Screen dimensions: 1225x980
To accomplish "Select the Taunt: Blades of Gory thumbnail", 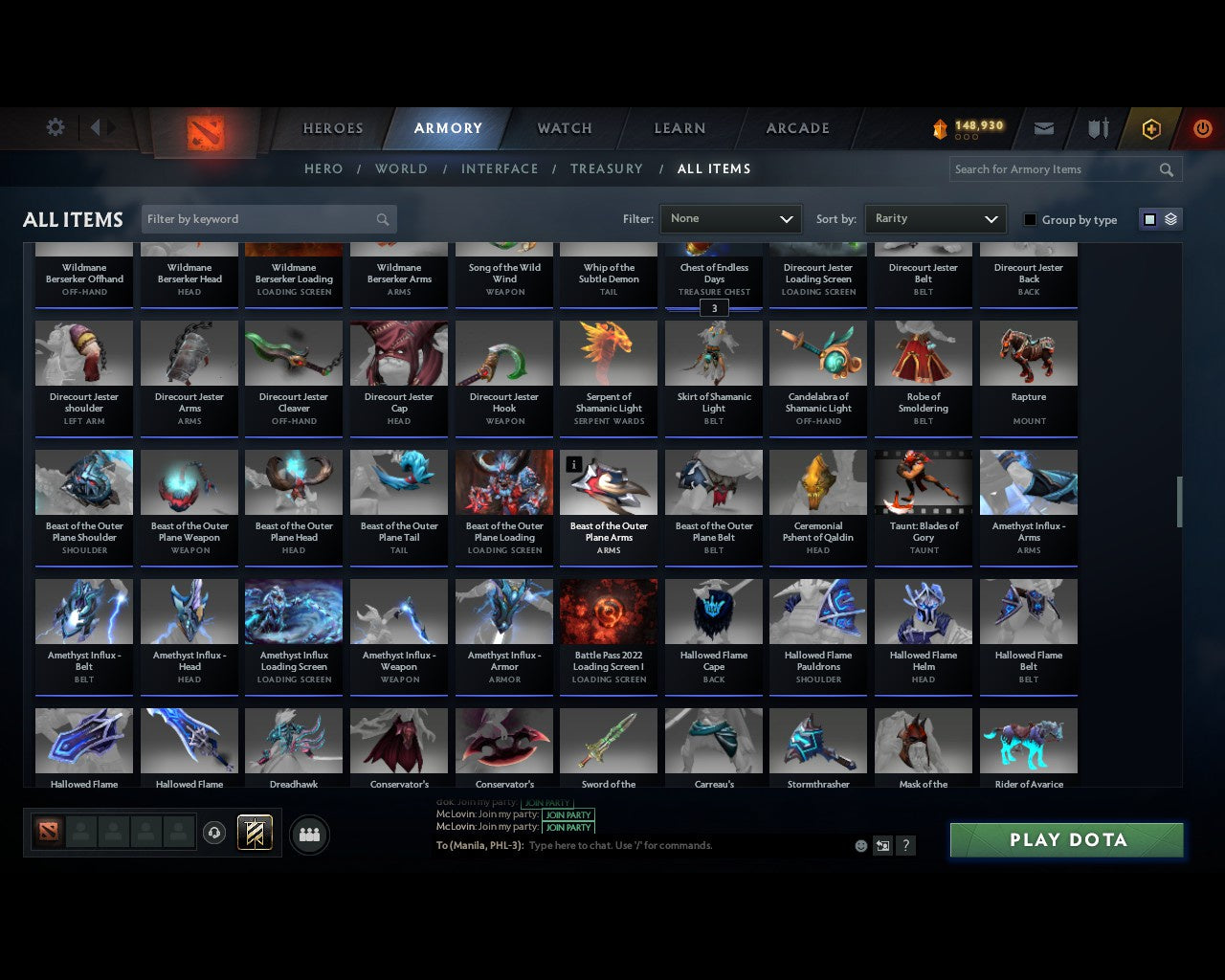I will point(923,481).
